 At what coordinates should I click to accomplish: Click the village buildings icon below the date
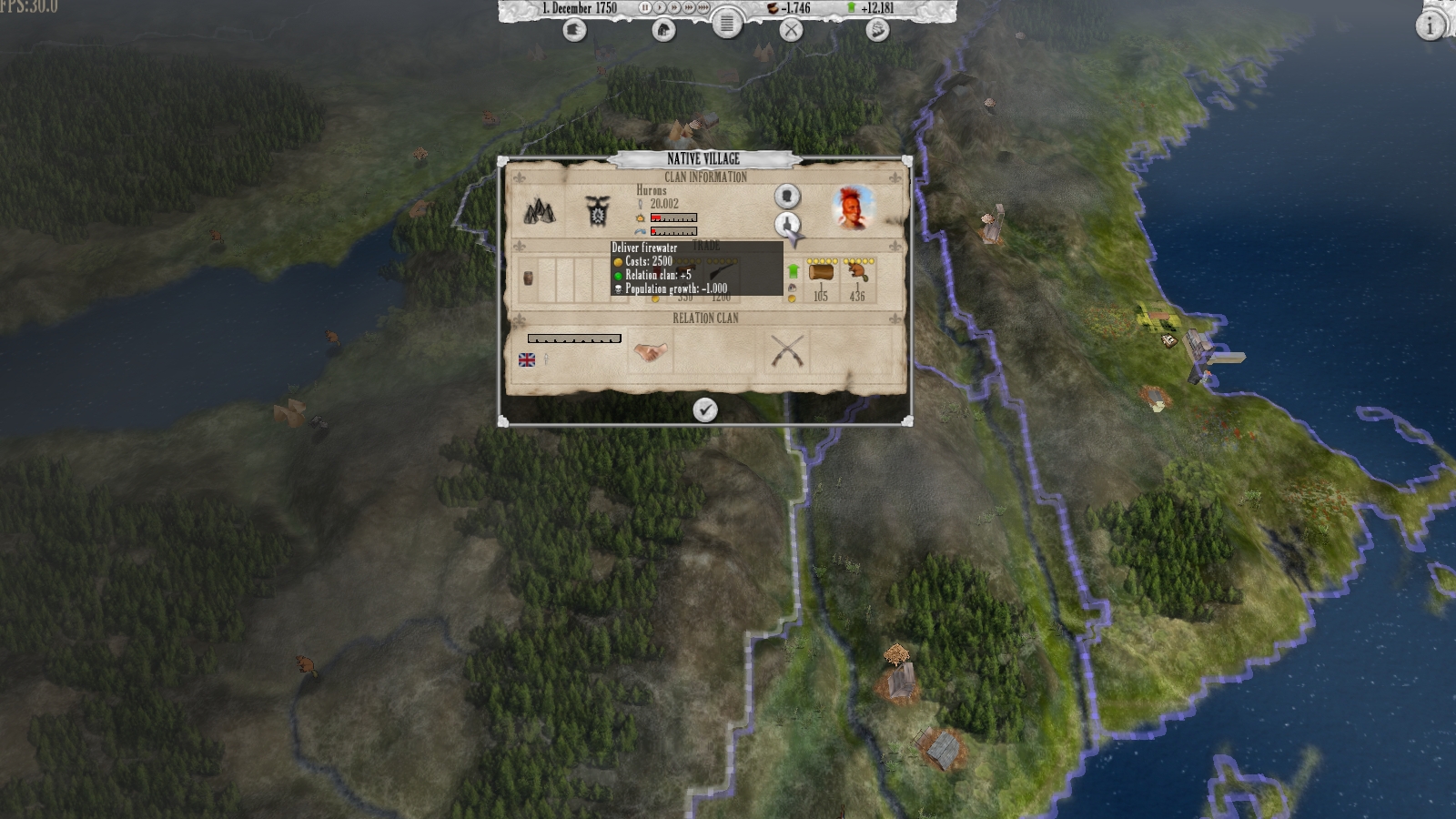663,28
